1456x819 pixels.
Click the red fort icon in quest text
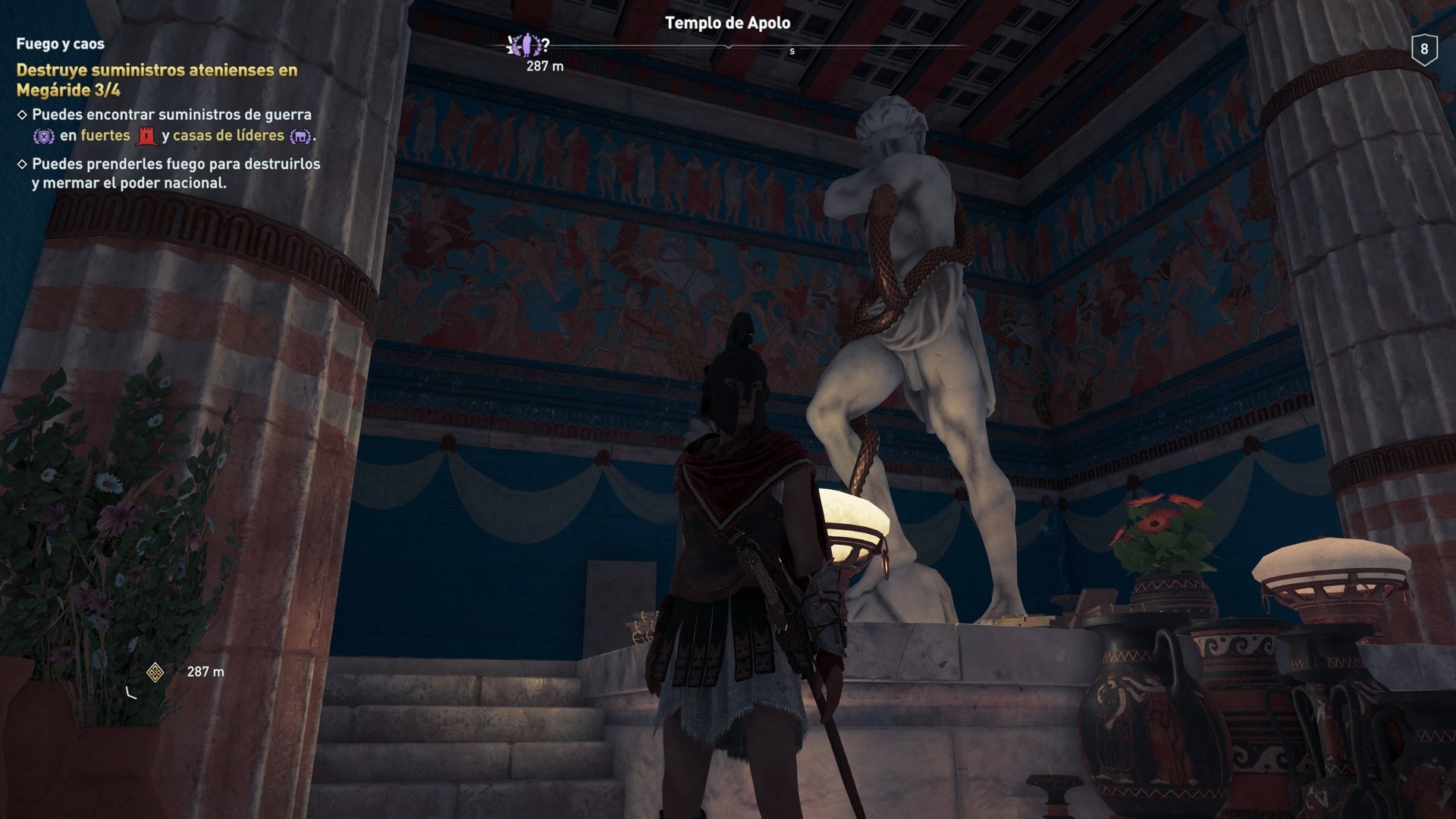coord(146,136)
